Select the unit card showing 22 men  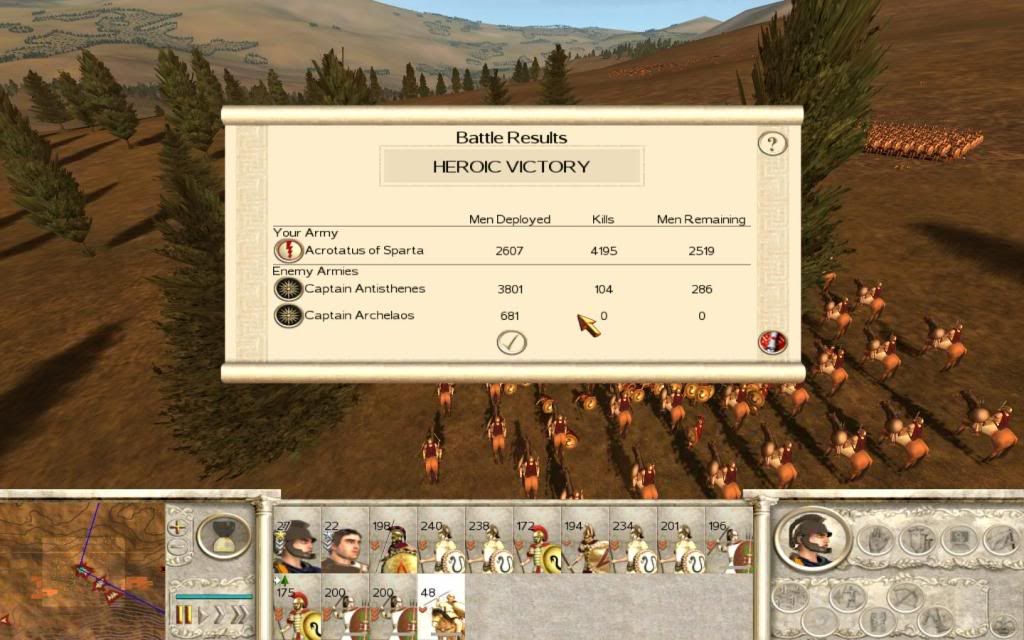click(345, 546)
